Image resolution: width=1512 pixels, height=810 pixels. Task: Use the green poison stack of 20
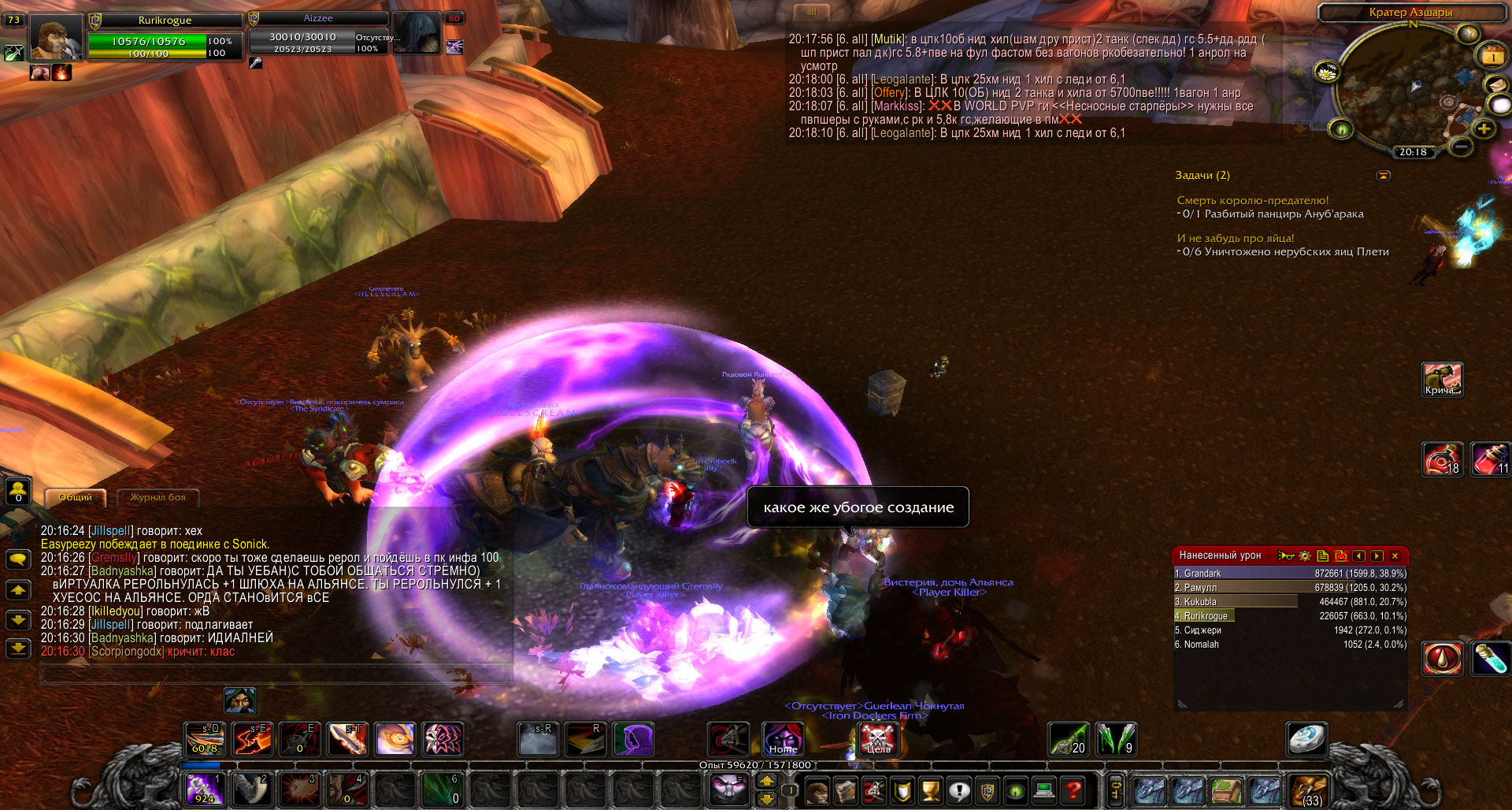click(x=1069, y=739)
